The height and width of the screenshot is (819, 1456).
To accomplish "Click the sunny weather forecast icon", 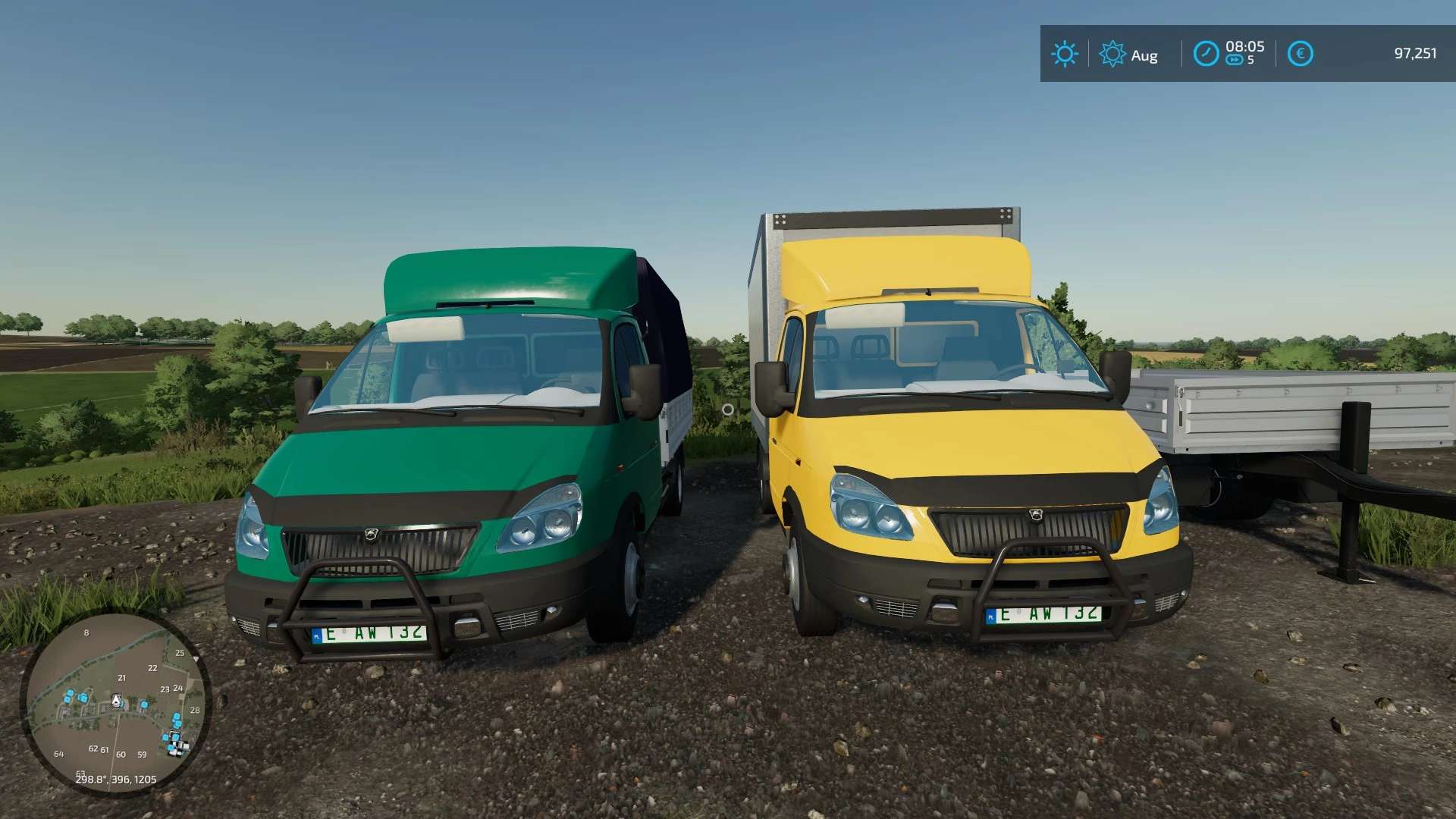I will [1064, 54].
